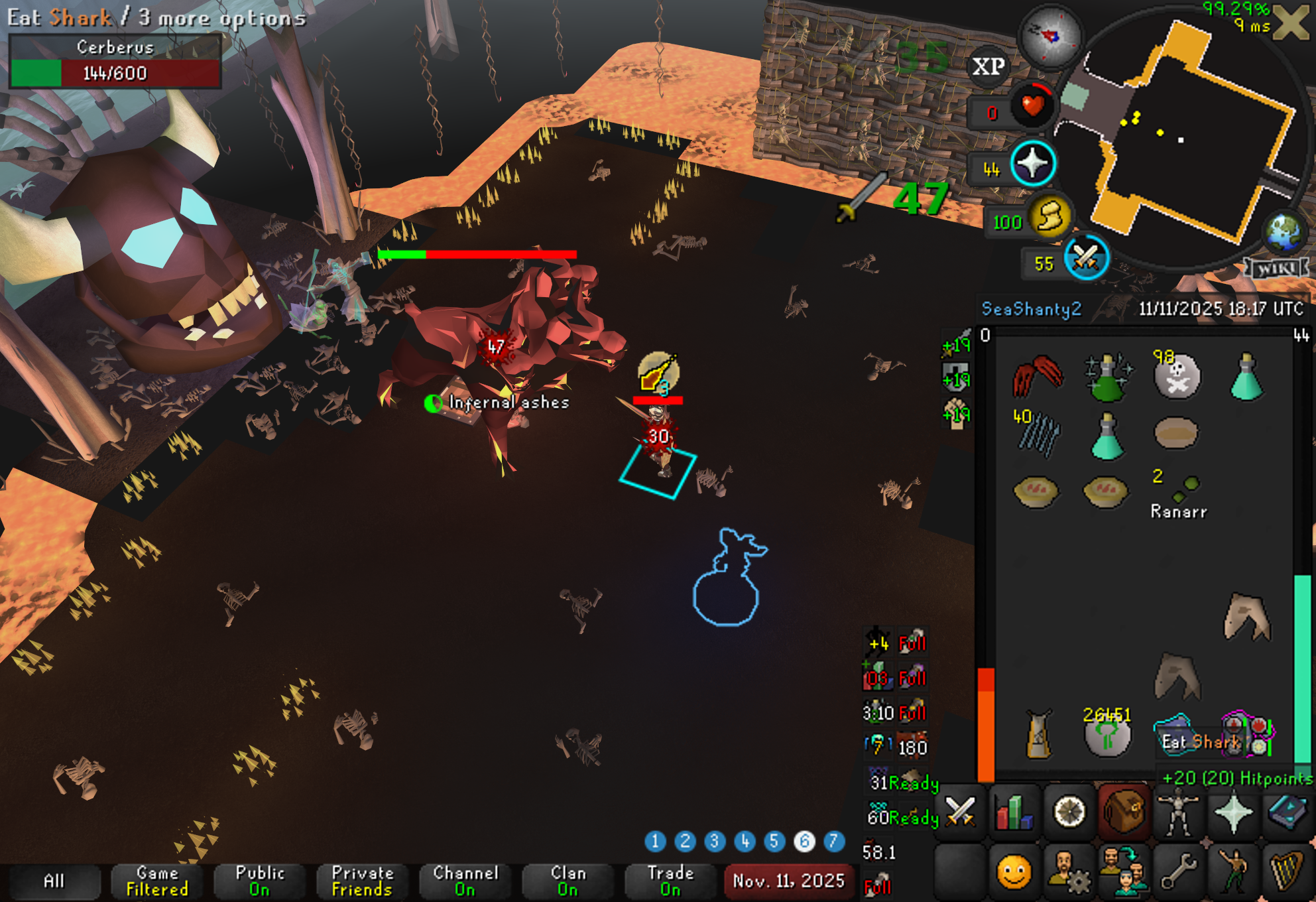This screenshot has height=902, width=1316.
Task: Switch to the Skills tab
Action: tap(1014, 811)
